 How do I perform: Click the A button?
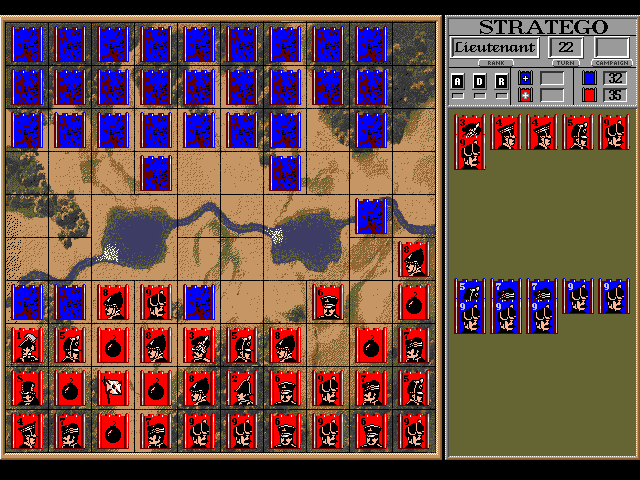pos(458,81)
